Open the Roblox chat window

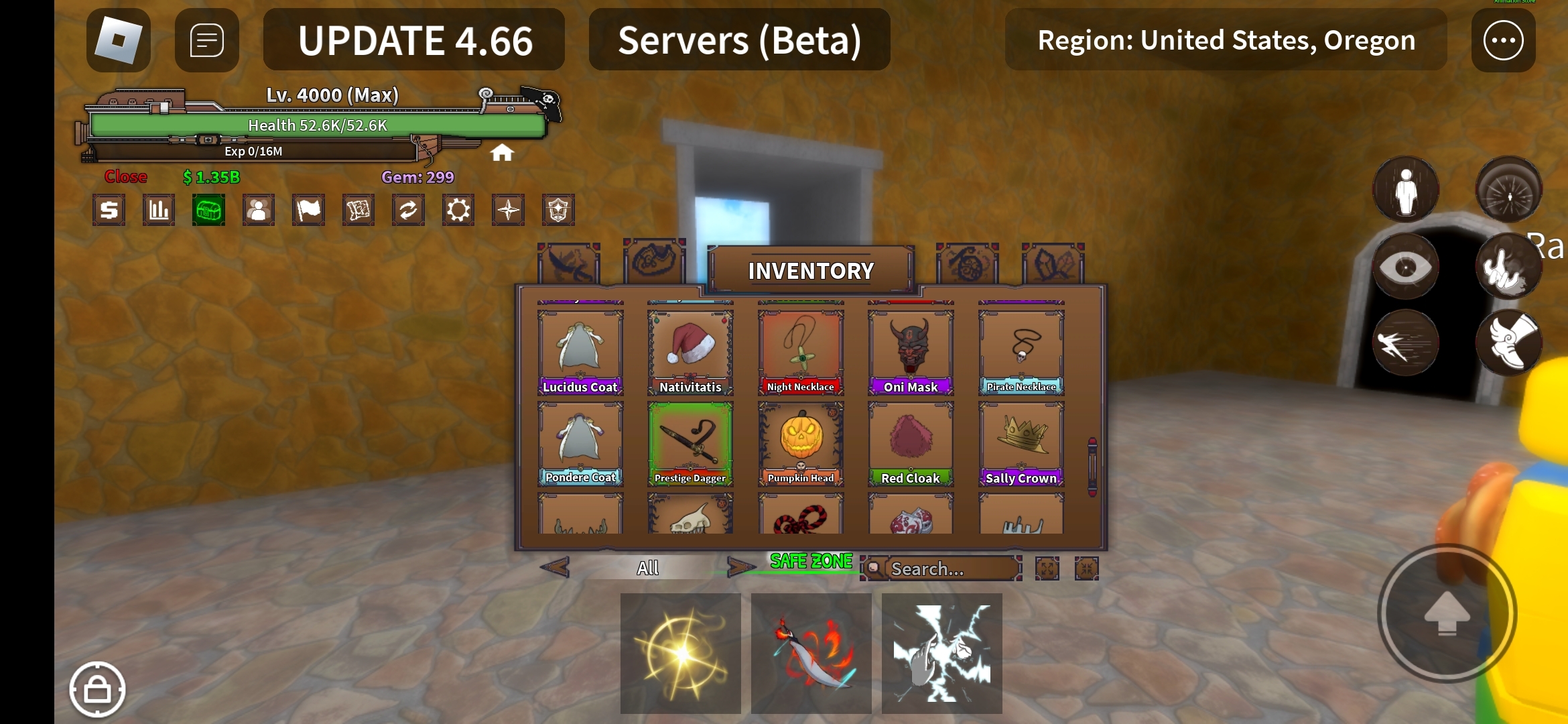tap(206, 40)
